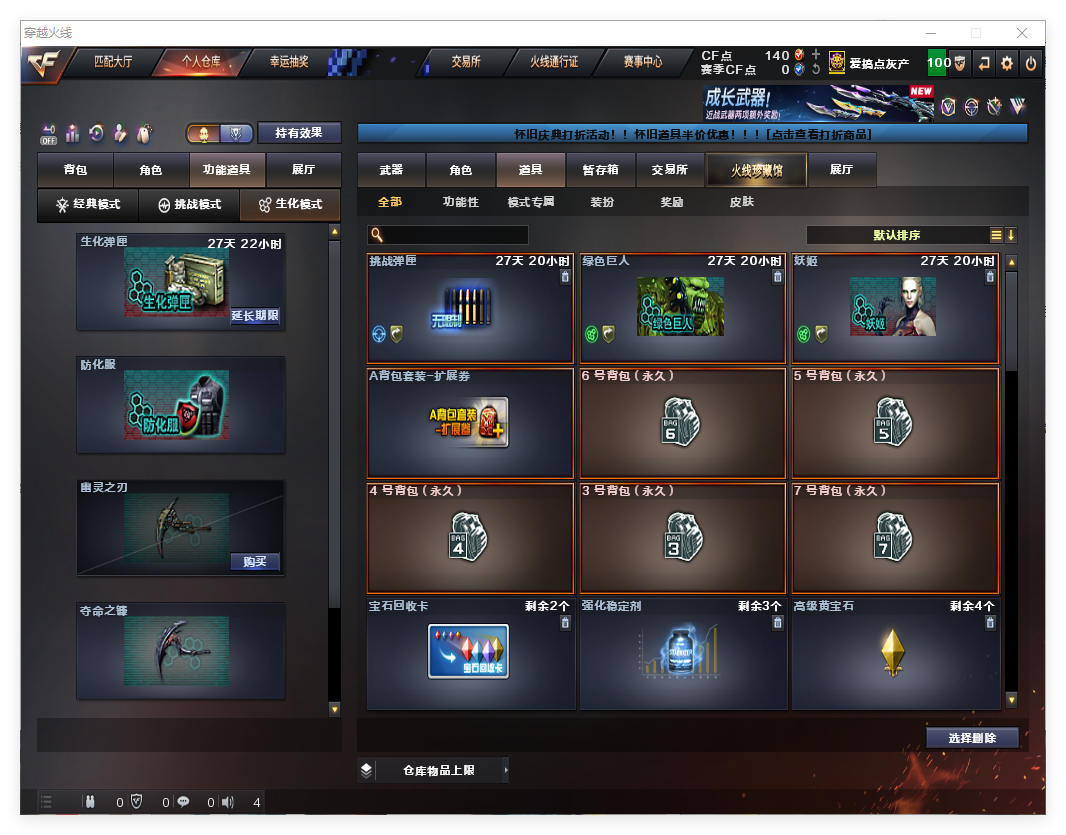
Task: Go to the 幸运抽奖 lucky draw
Action: 289,62
